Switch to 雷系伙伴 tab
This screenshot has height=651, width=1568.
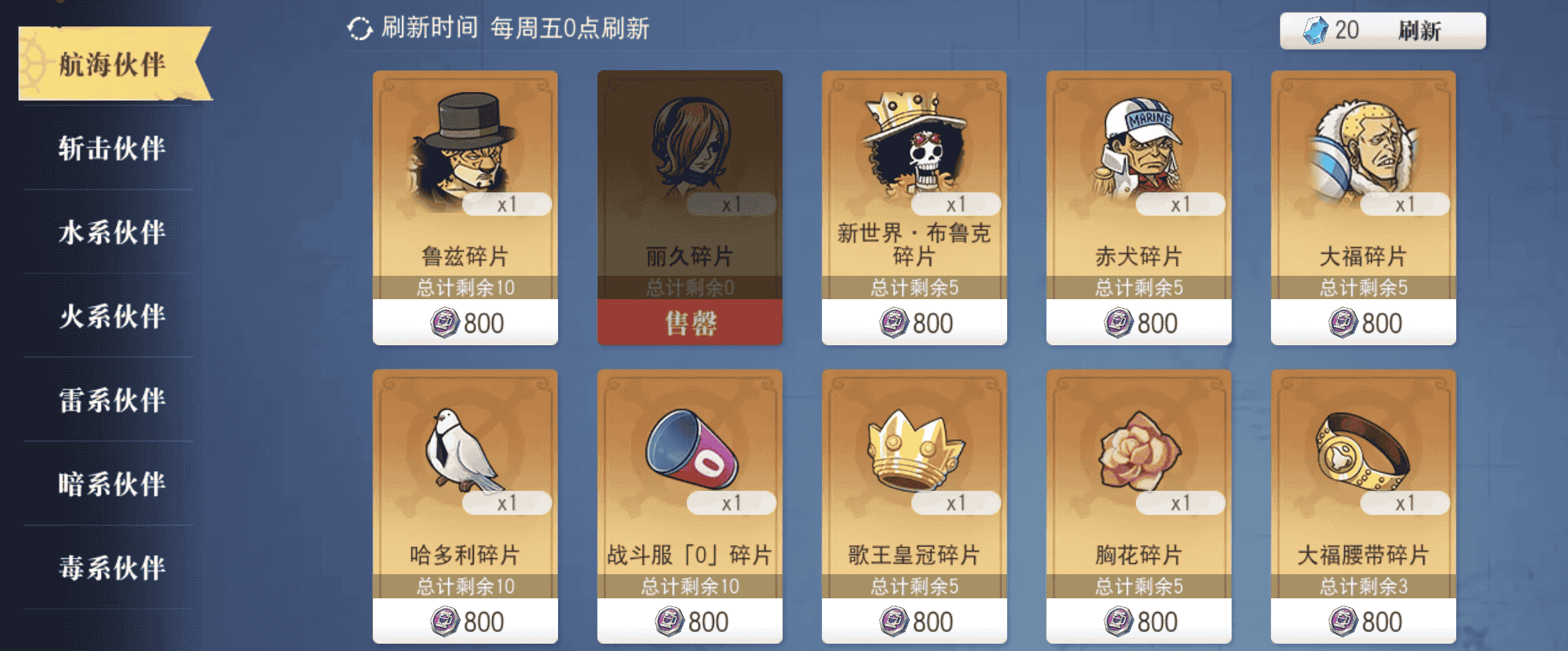(x=112, y=400)
